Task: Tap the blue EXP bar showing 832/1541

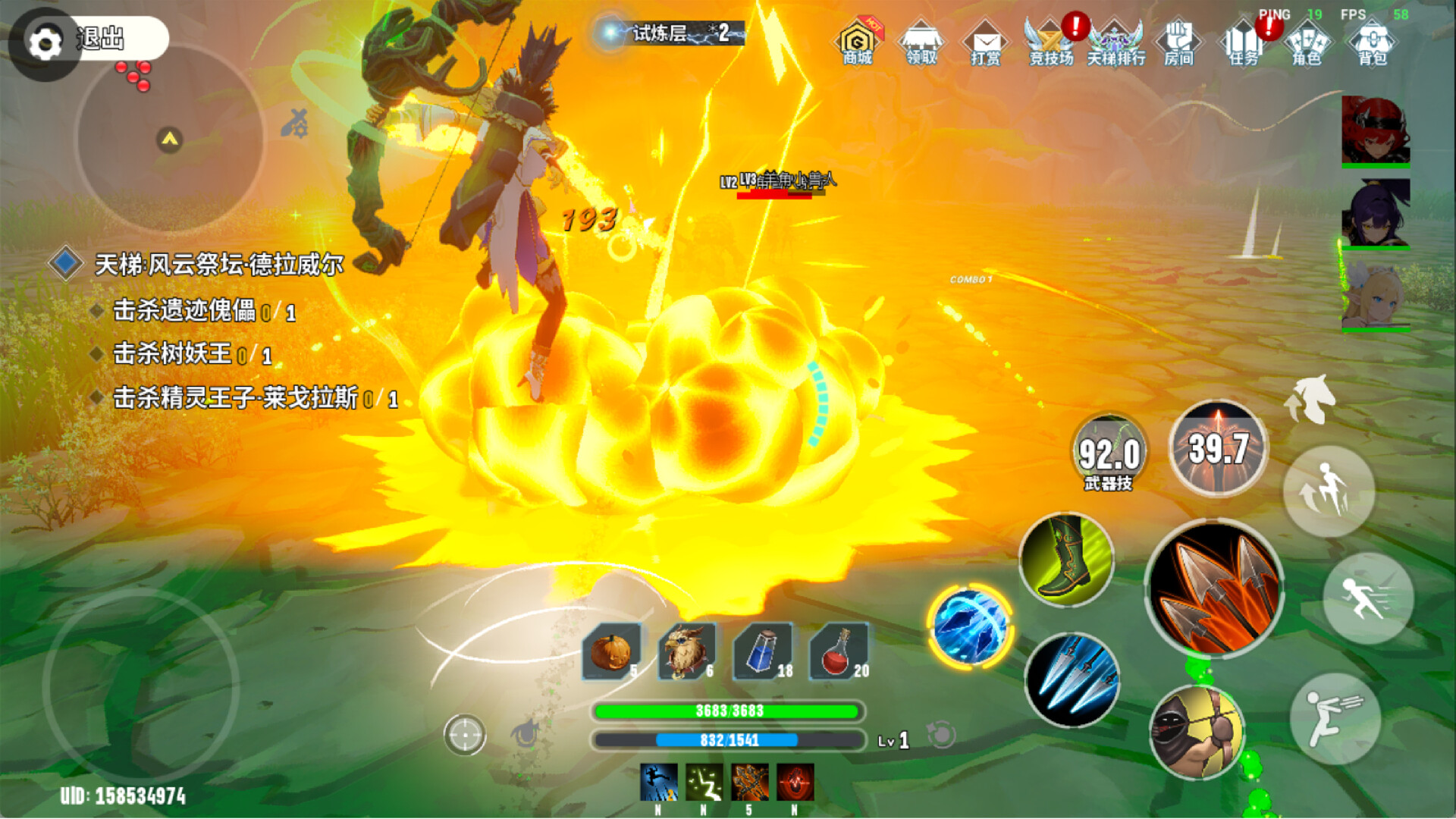Action: (729, 740)
